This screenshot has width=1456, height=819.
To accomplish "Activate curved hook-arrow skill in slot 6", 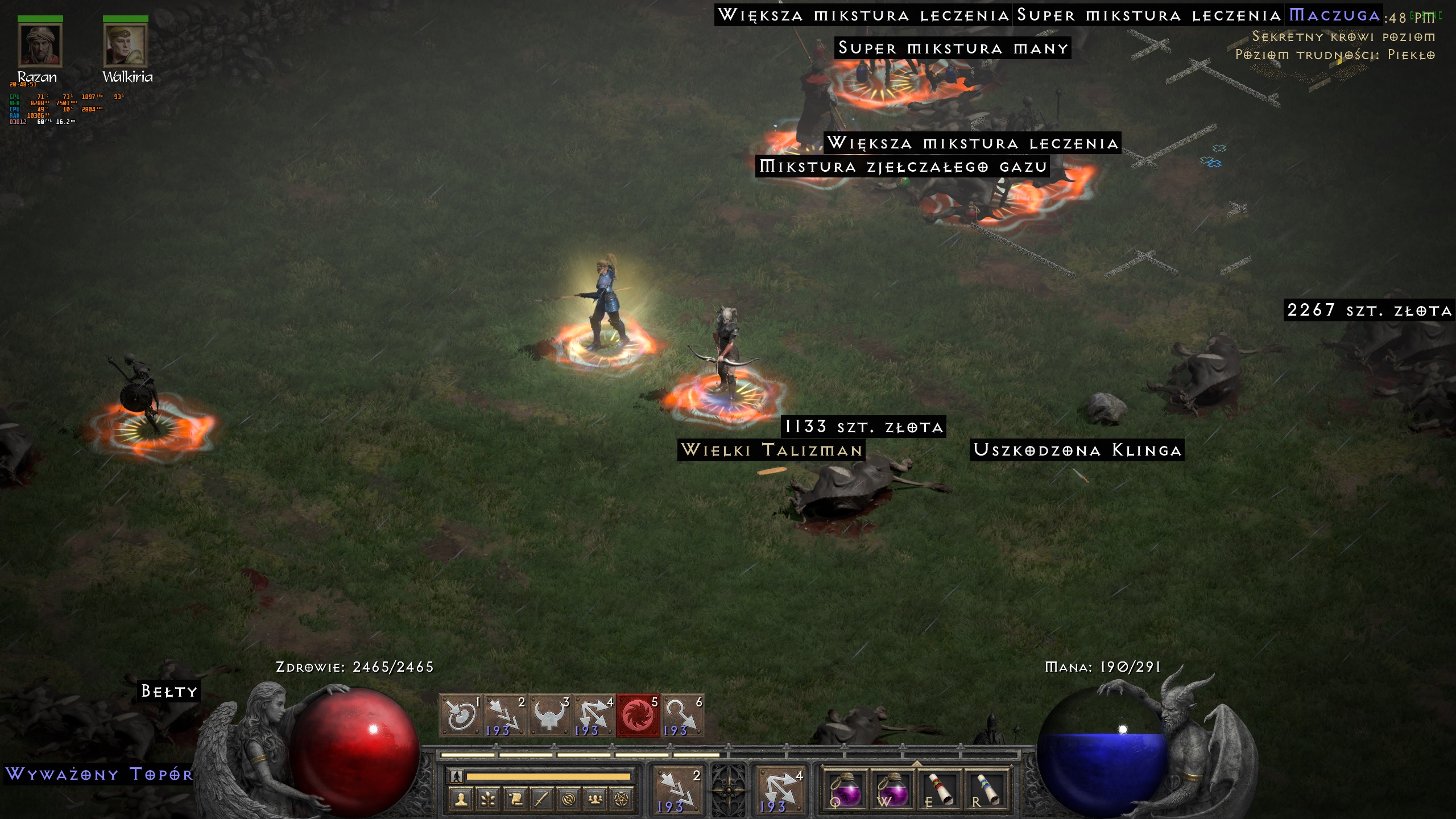I will (682, 715).
